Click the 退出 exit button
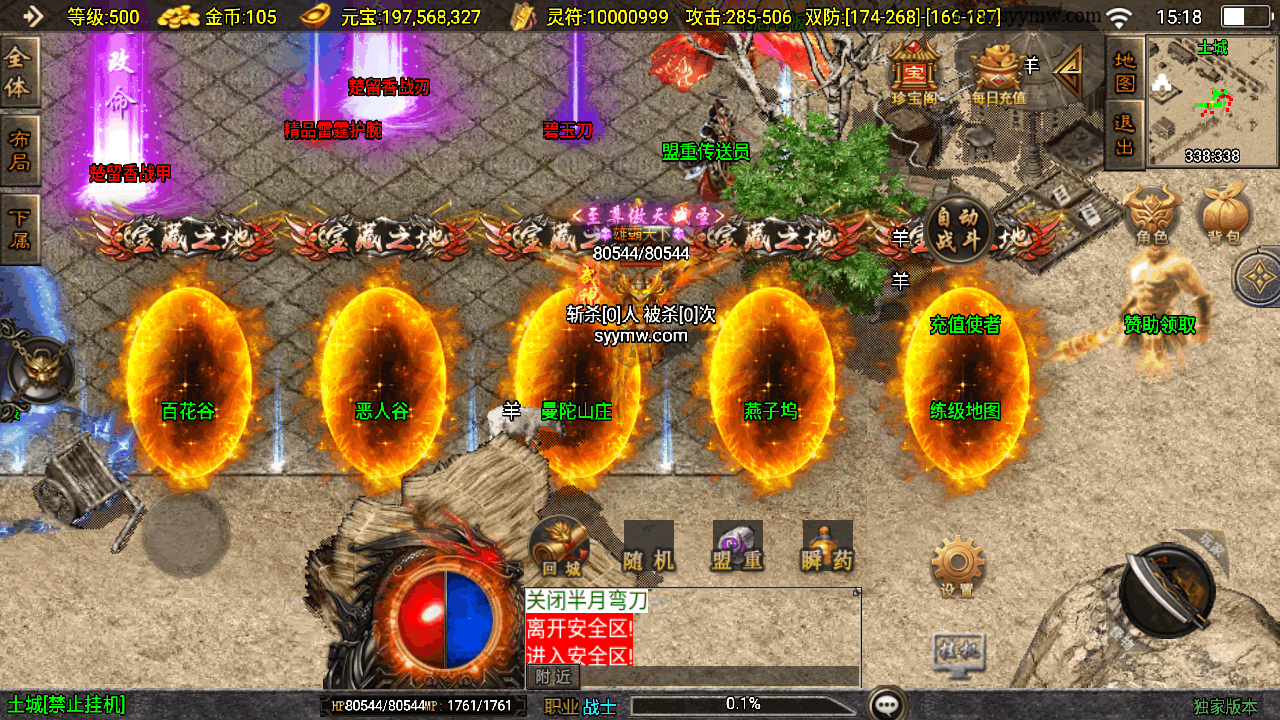Screen dimensions: 1280x720 pyautogui.click(x=1125, y=136)
